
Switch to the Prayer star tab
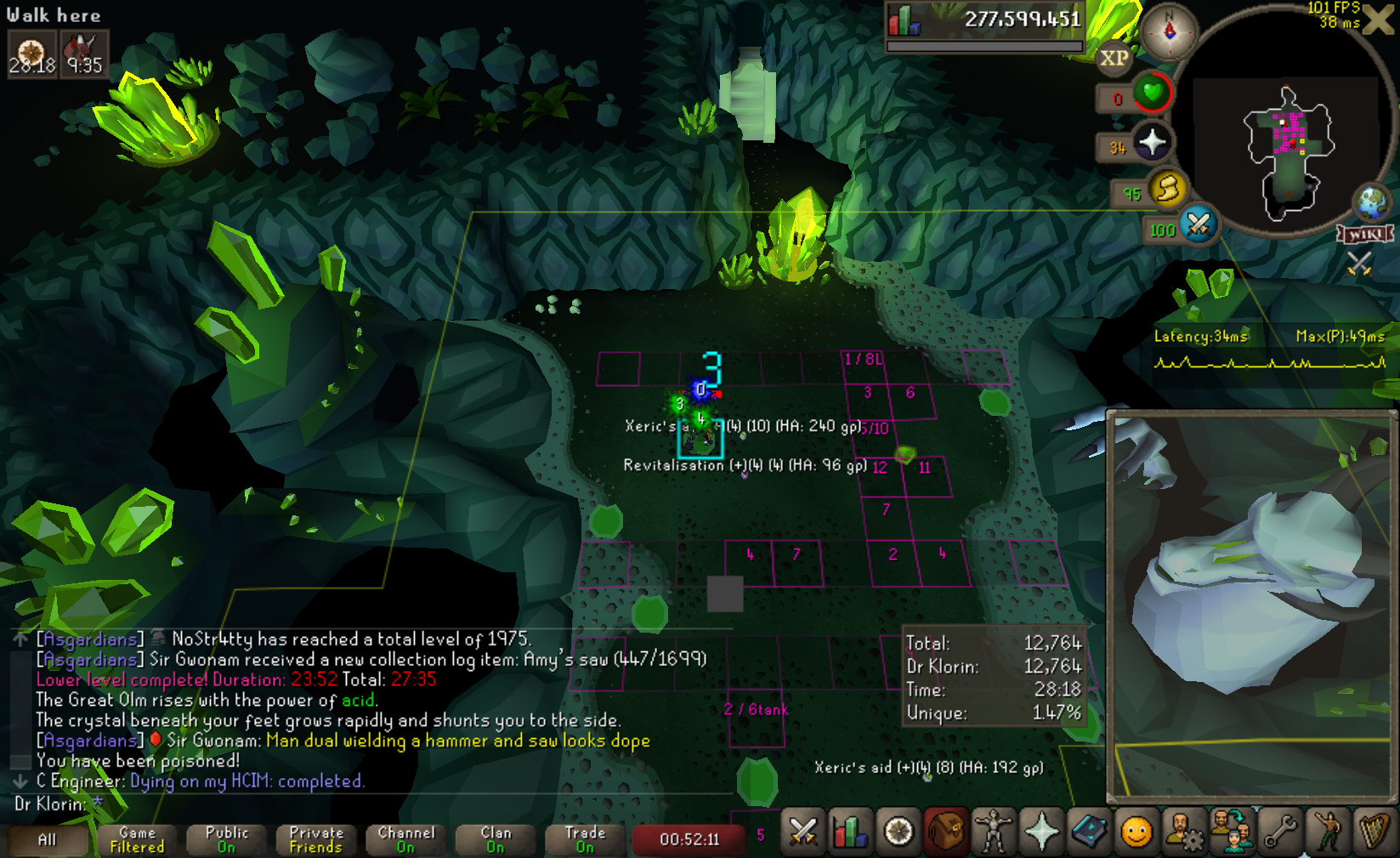(1040, 831)
